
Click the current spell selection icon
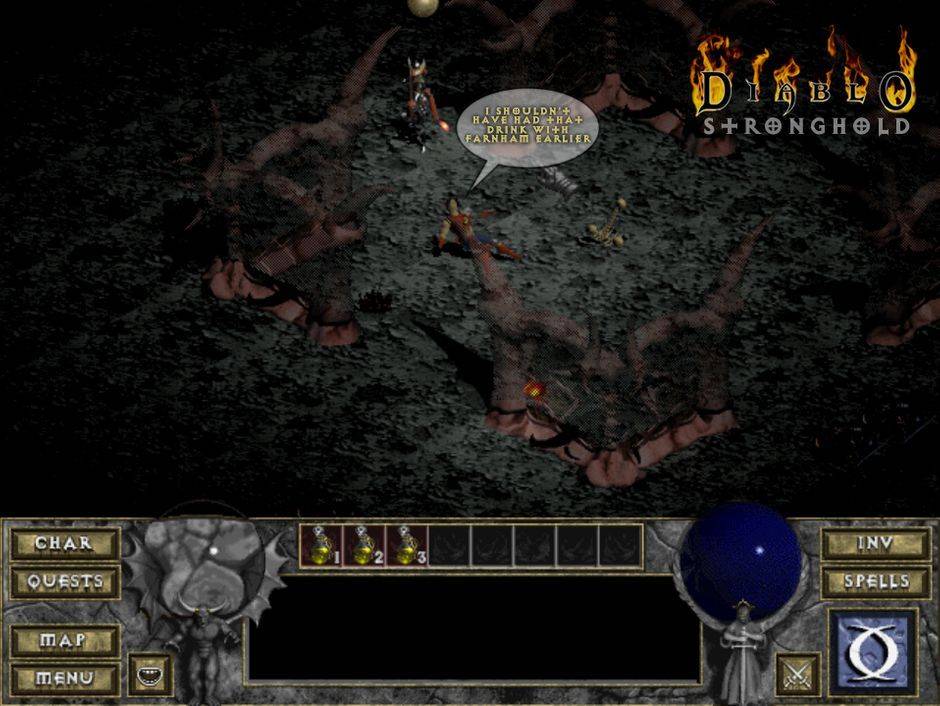873,653
